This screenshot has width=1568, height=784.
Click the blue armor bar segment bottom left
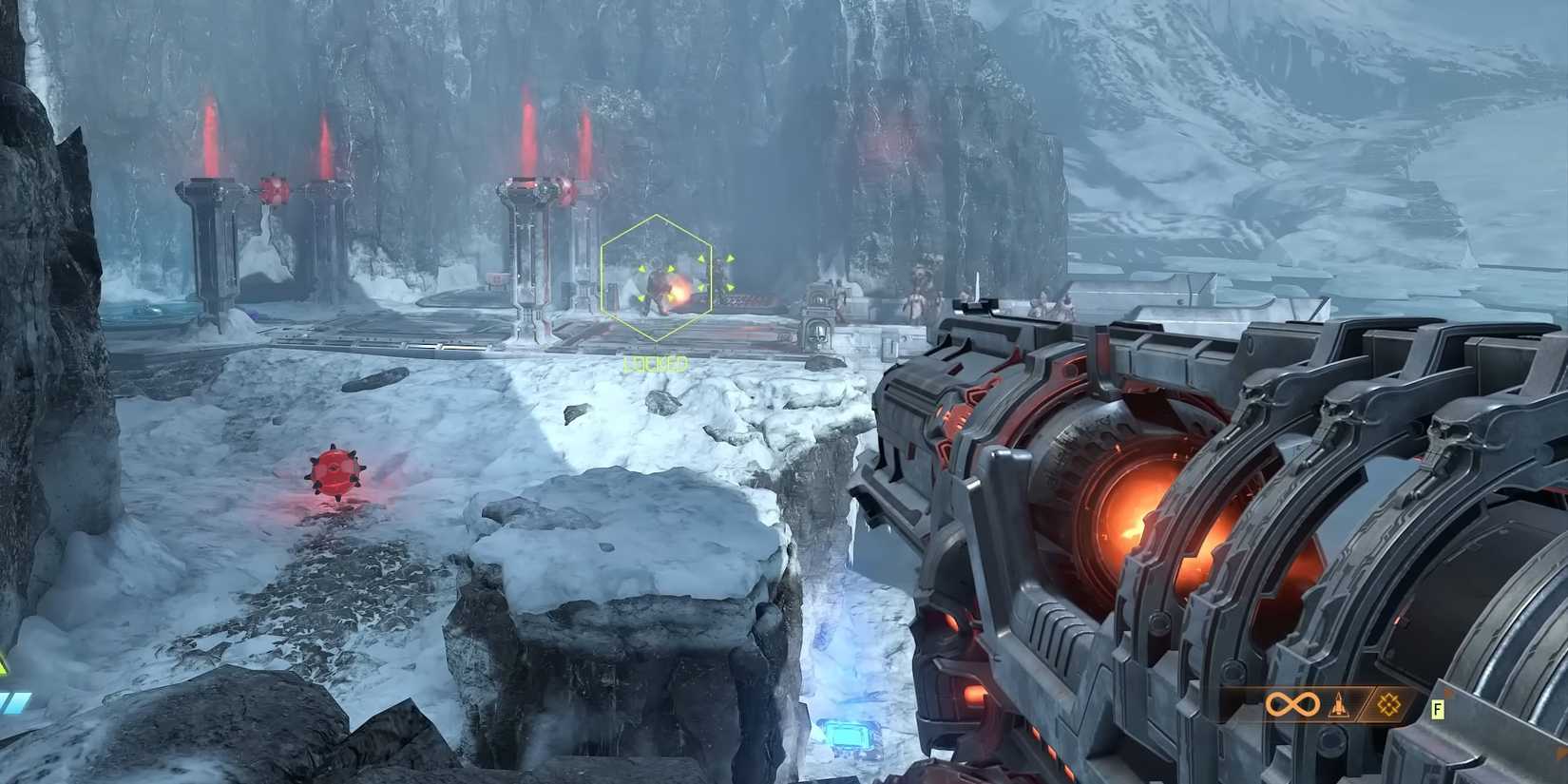pyautogui.click(x=14, y=703)
